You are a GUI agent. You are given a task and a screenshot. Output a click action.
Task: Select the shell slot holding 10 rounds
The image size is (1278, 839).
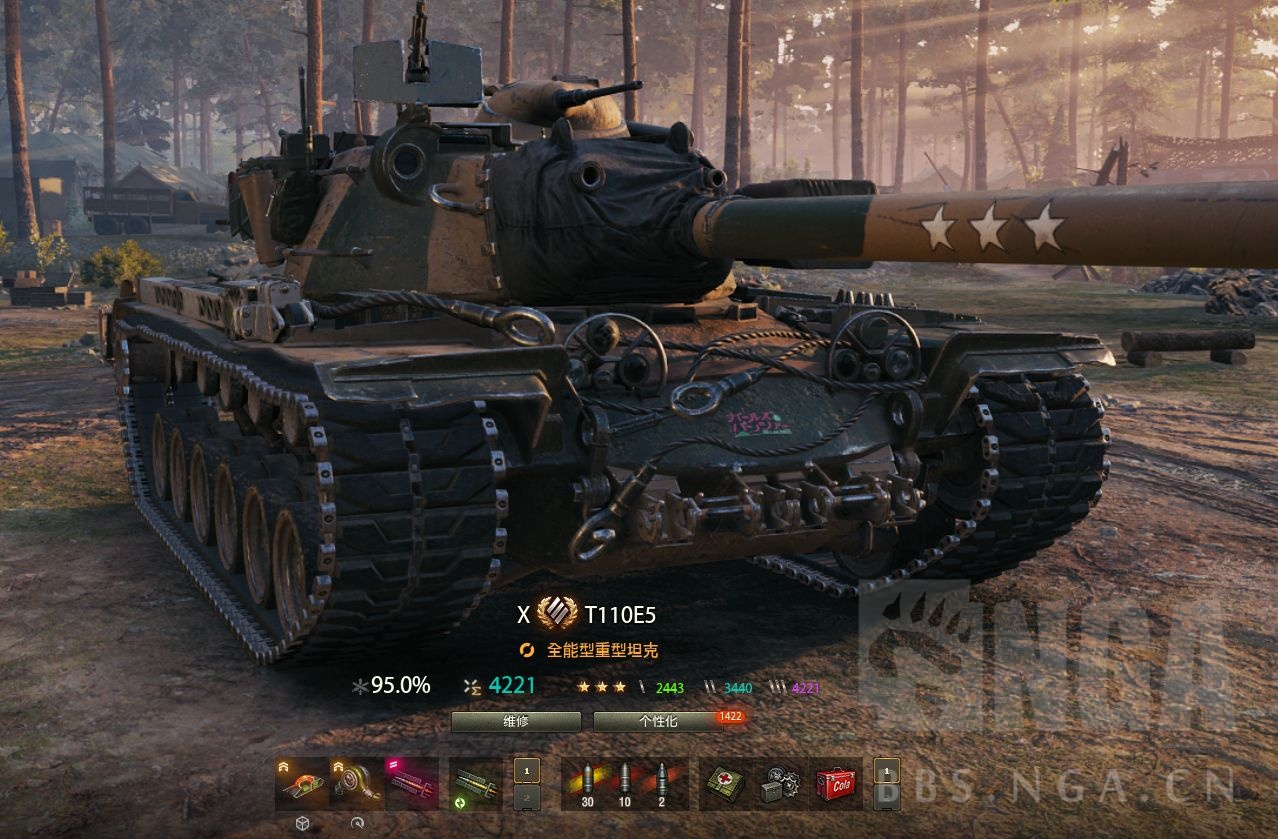(x=625, y=783)
